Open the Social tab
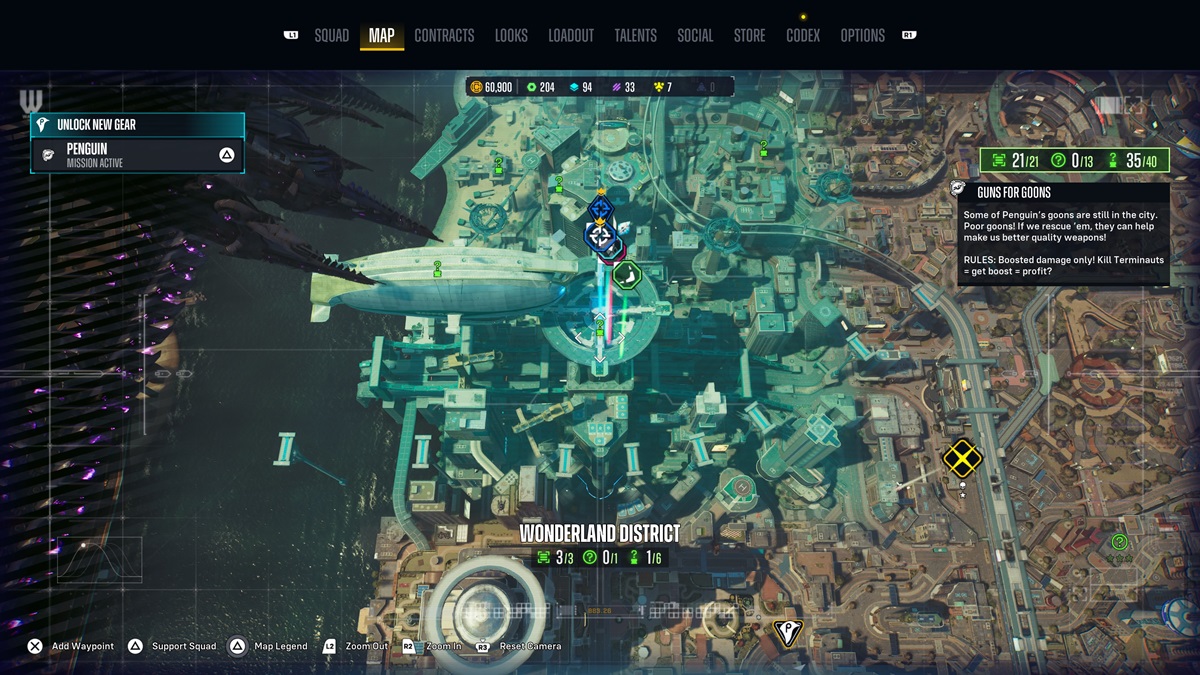1200x675 pixels. coord(695,36)
